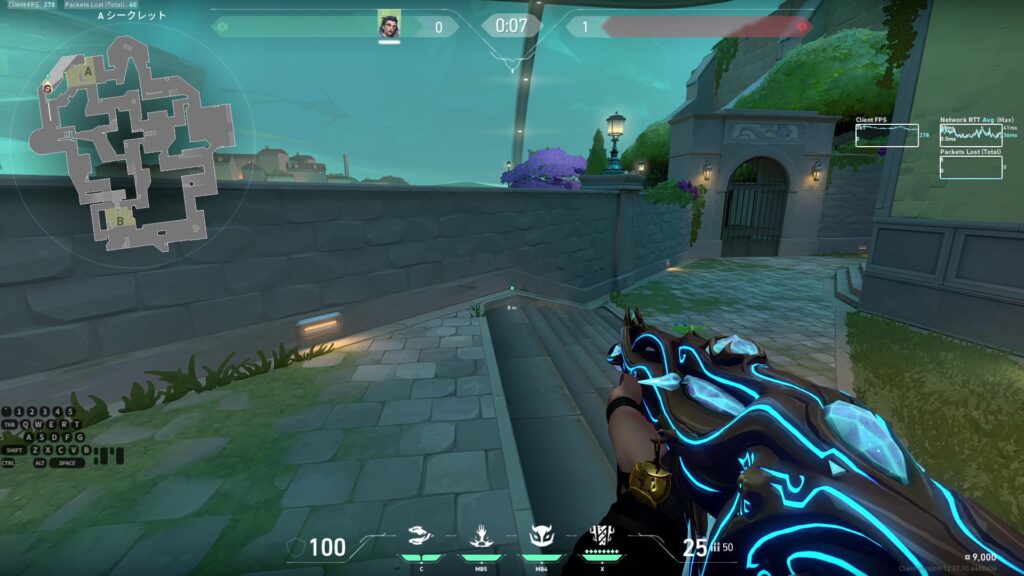
Task: Activate the Haunt mask ability labeled MB4
Action: 541,538
